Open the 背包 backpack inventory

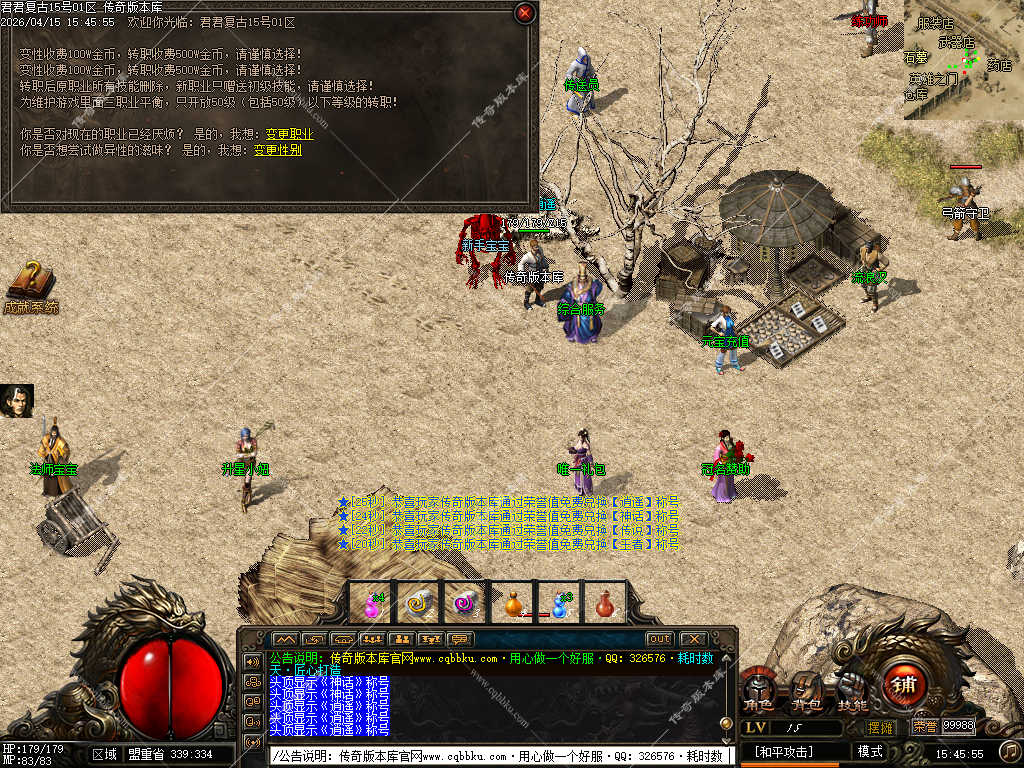(x=805, y=692)
